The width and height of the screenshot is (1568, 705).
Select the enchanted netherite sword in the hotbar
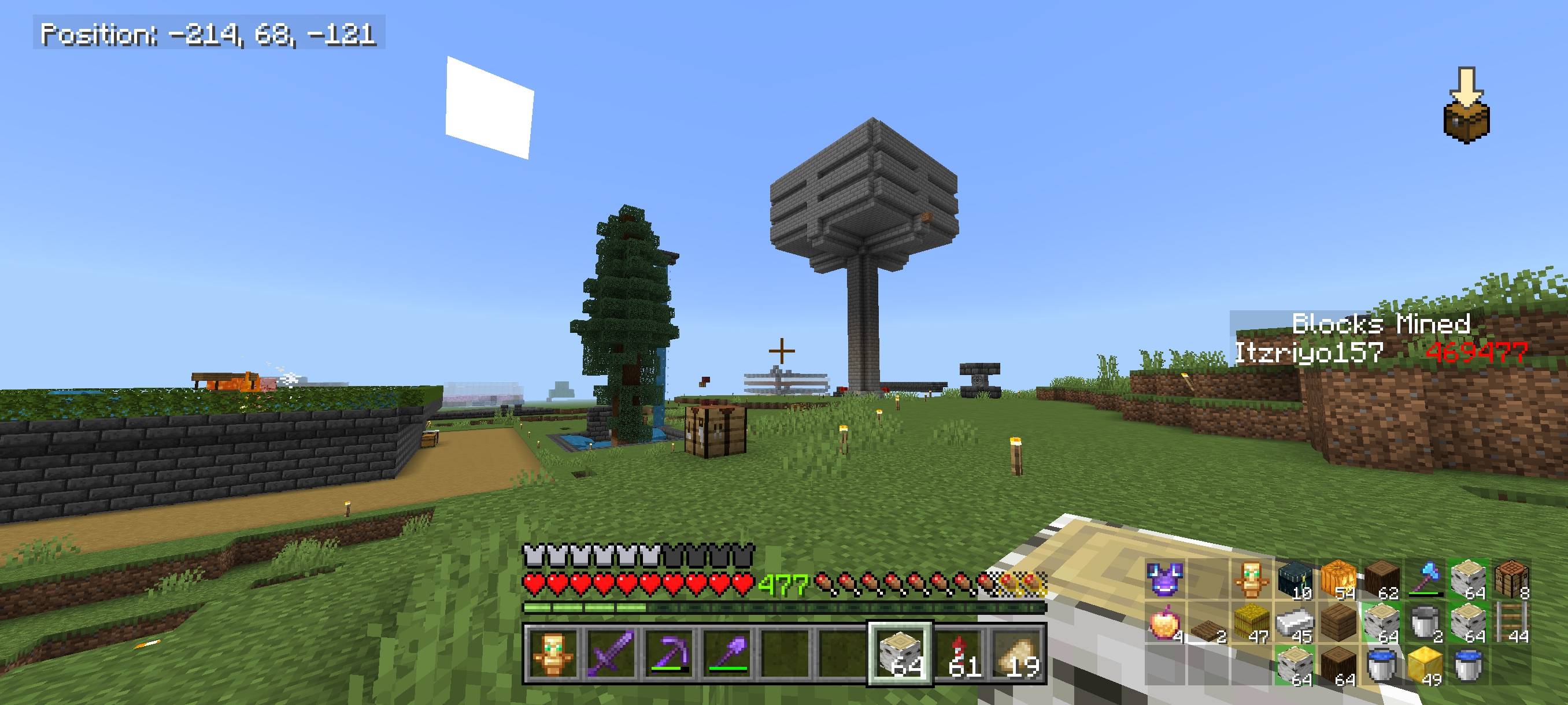click(x=609, y=666)
